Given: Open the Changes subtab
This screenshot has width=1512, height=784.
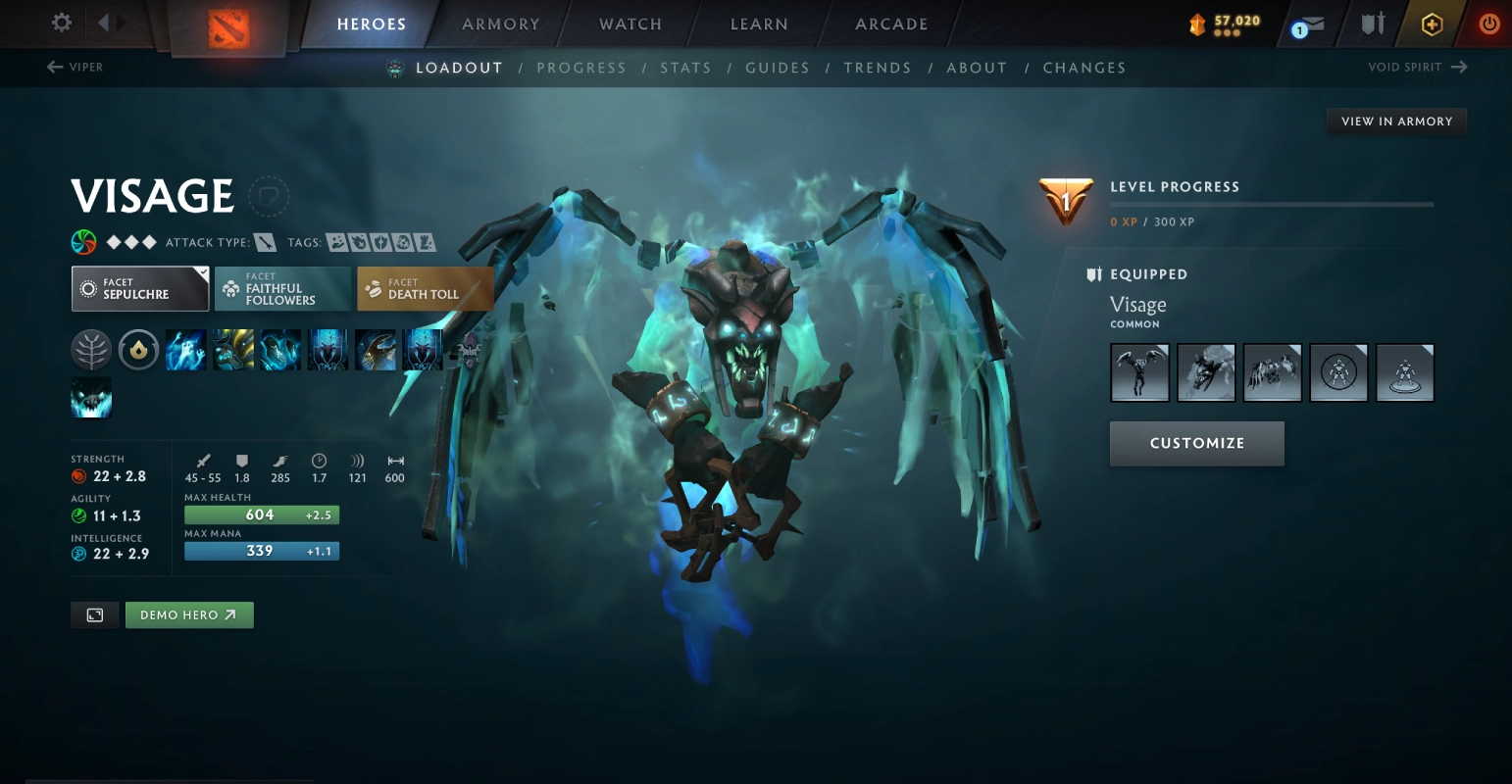Looking at the screenshot, I should pos(1084,68).
